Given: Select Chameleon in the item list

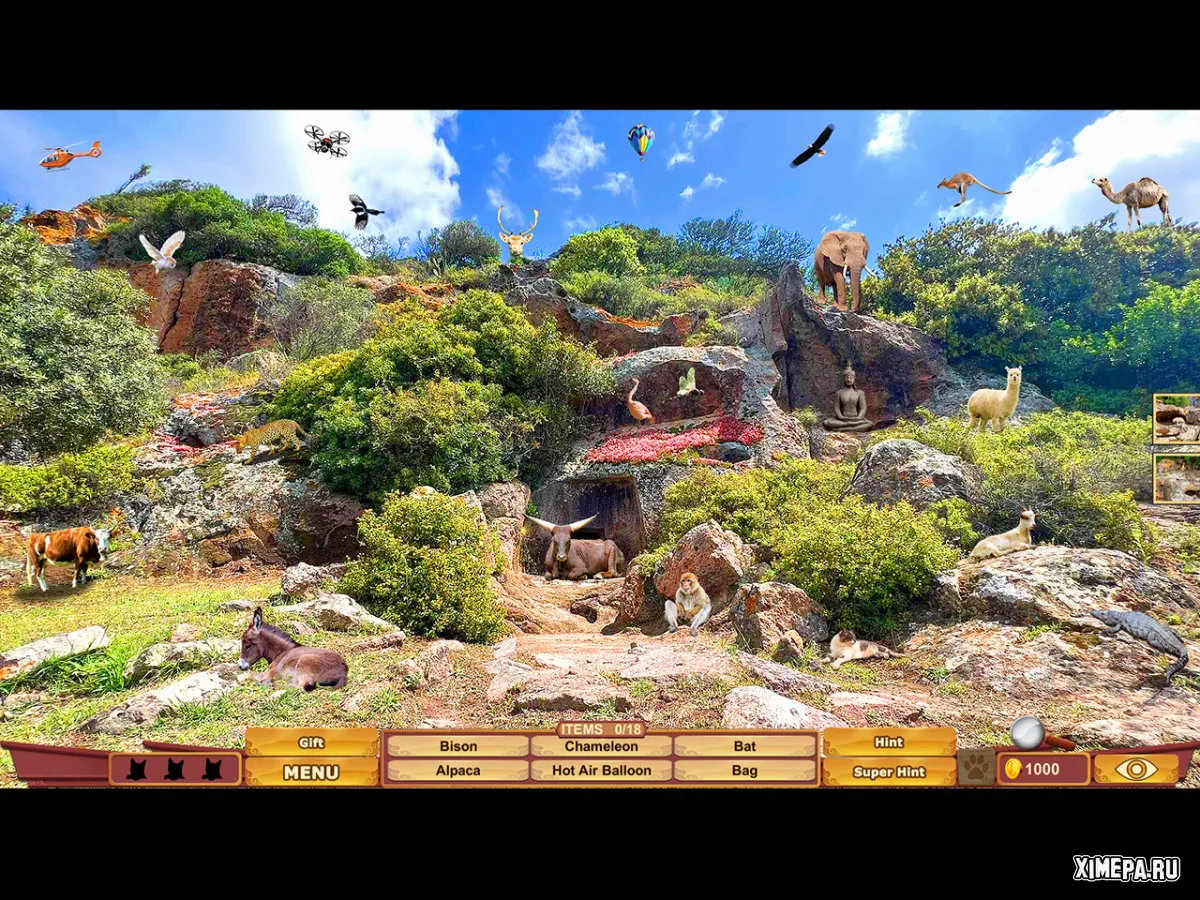Looking at the screenshot, I should (601, 746).
